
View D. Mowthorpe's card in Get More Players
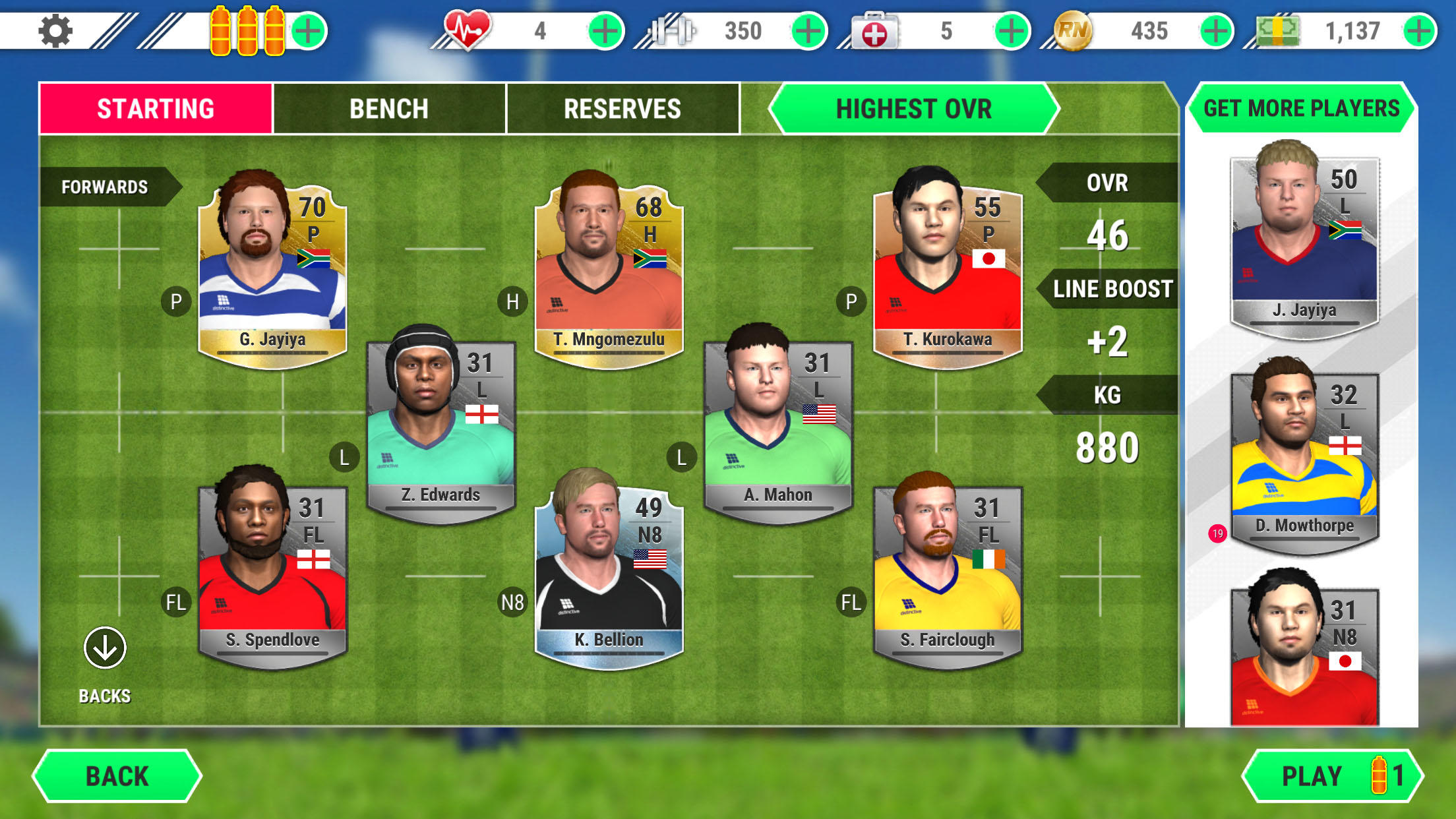coord(1302,455)
